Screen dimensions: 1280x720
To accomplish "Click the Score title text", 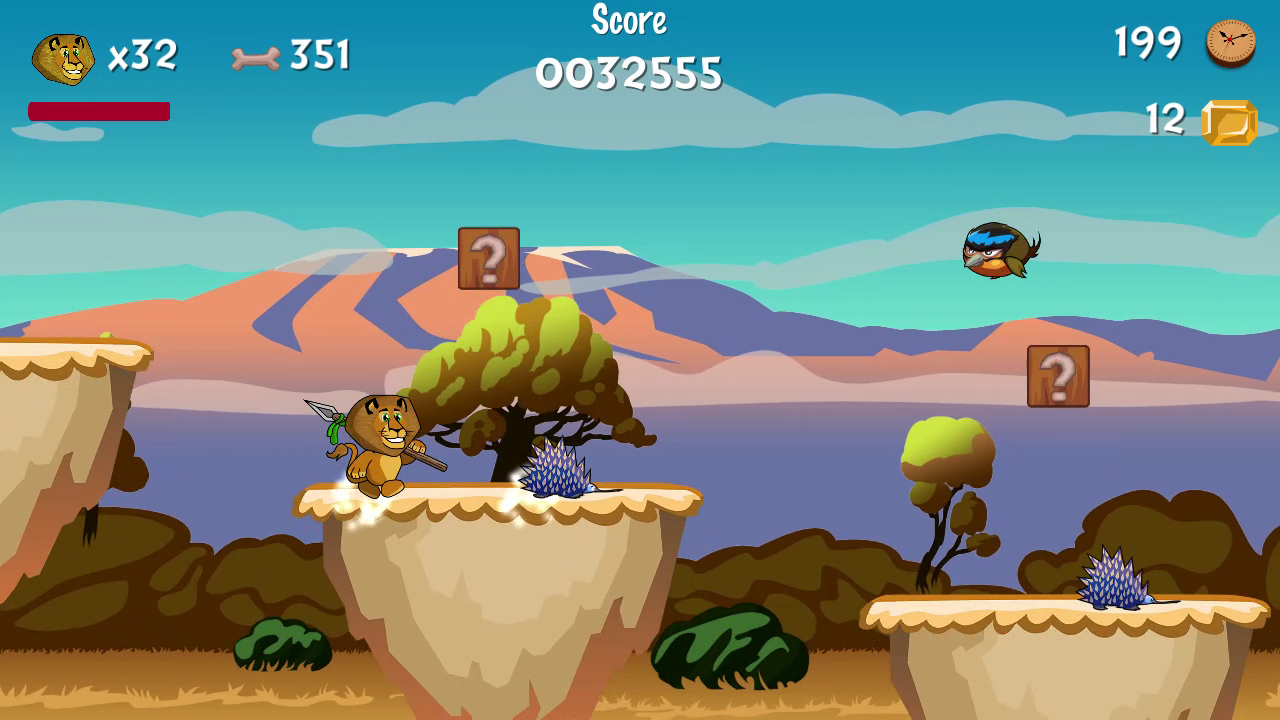I will click(x=628, y=20).
